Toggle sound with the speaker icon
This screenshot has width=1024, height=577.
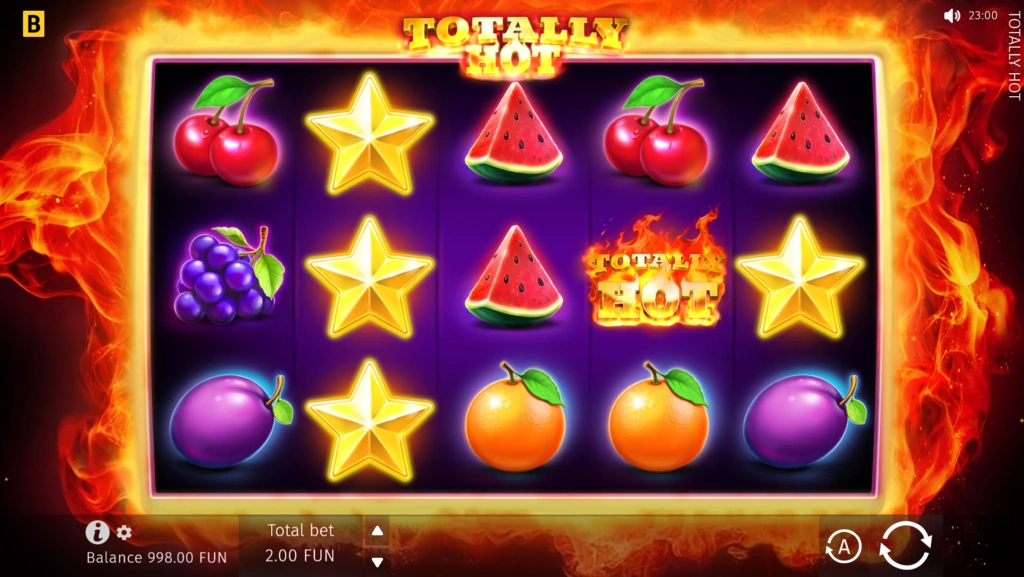951,16
